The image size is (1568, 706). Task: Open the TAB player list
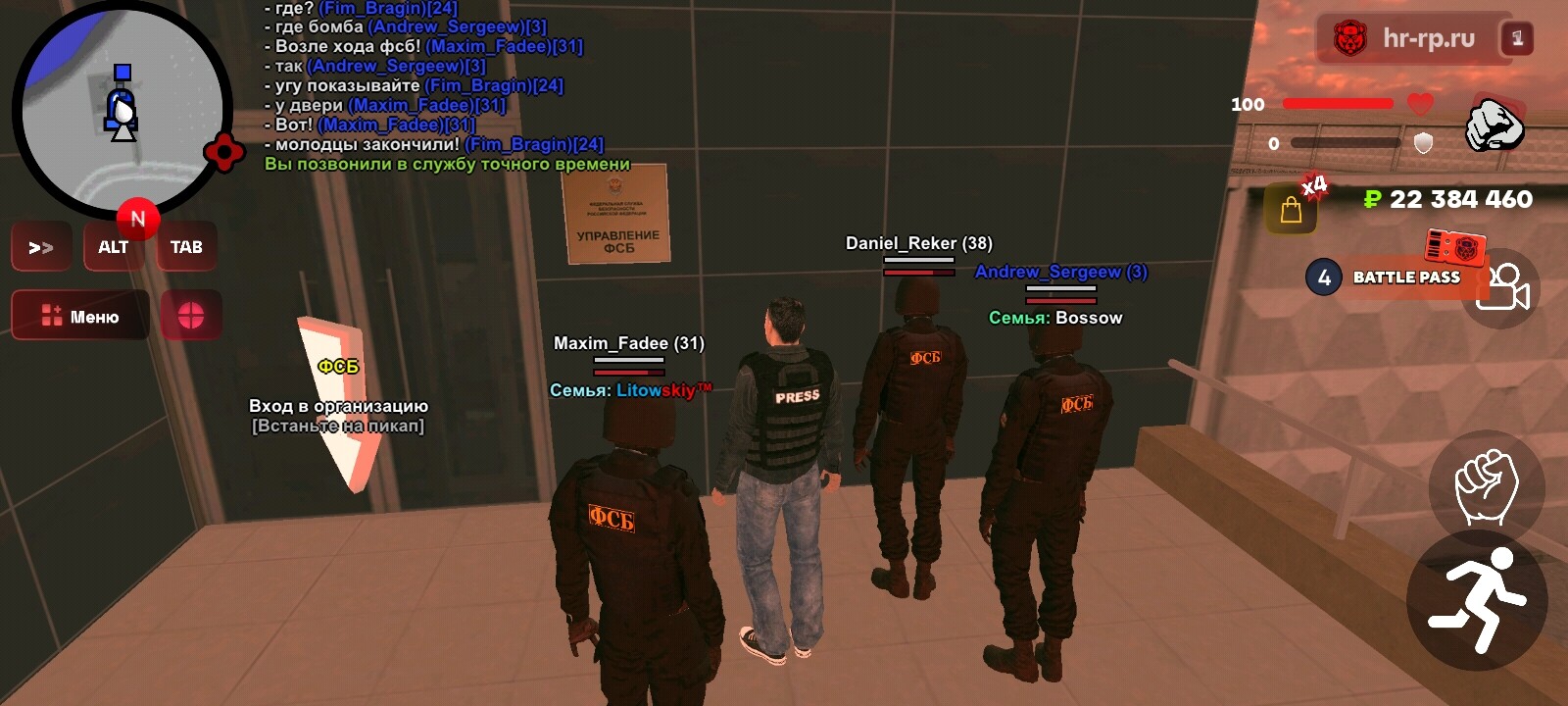pyautogui.click(x=186, y=246)
